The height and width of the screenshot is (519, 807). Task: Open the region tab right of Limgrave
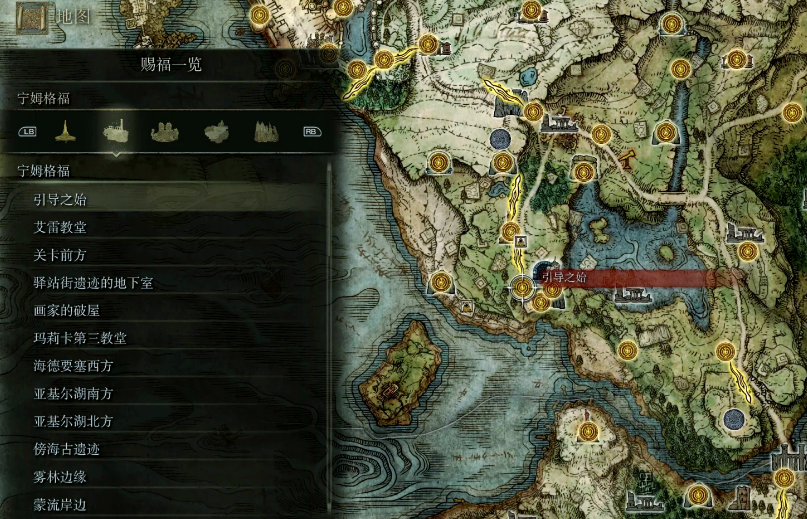click(x=166, y=131)
